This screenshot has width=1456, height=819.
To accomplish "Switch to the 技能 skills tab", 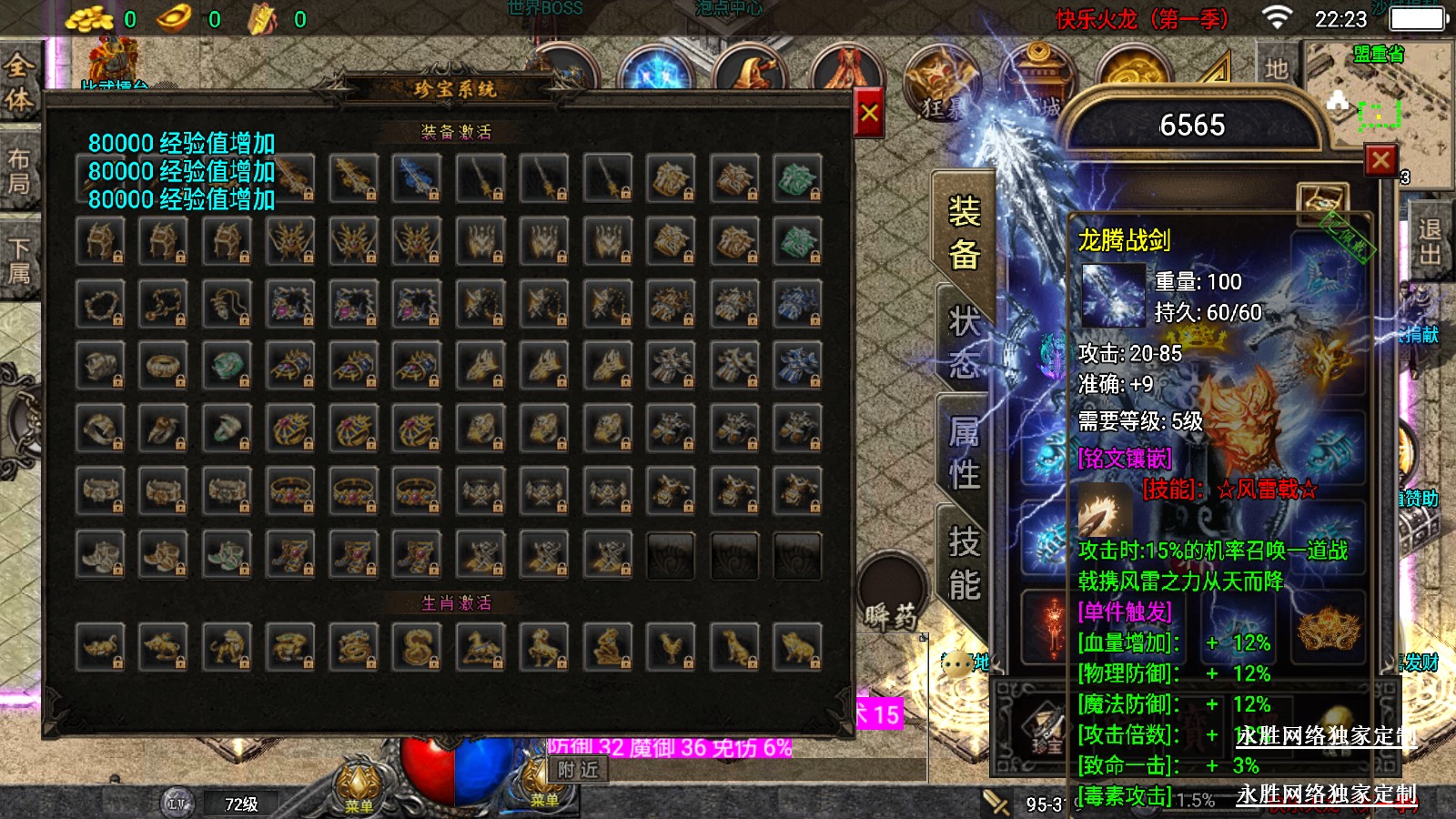I will pyautogui.click(x=964, y=563).
